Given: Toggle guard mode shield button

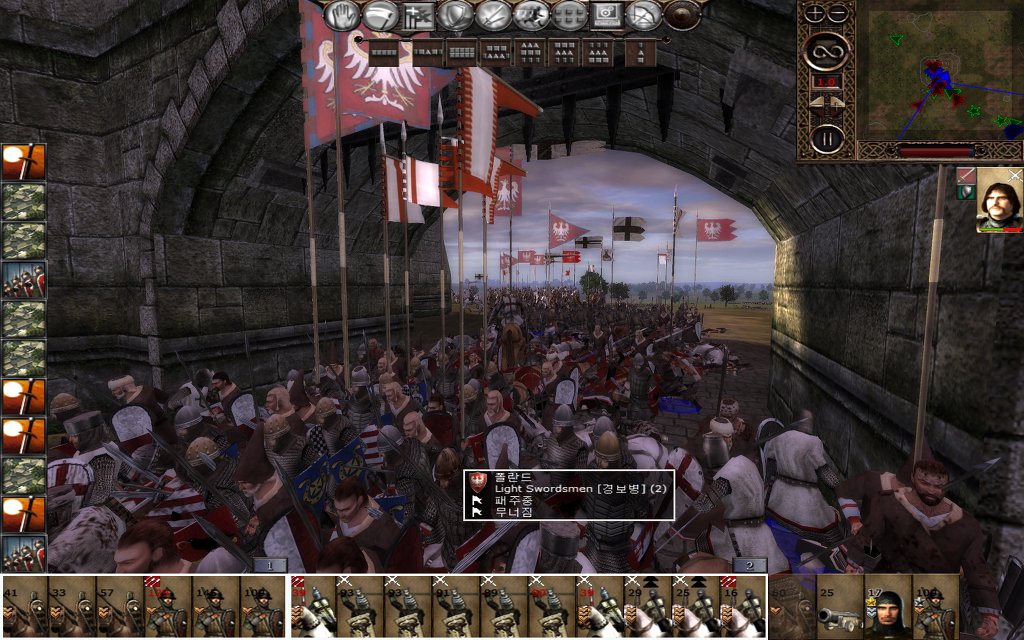Looking at the screenshot, I should coord(457,15).
